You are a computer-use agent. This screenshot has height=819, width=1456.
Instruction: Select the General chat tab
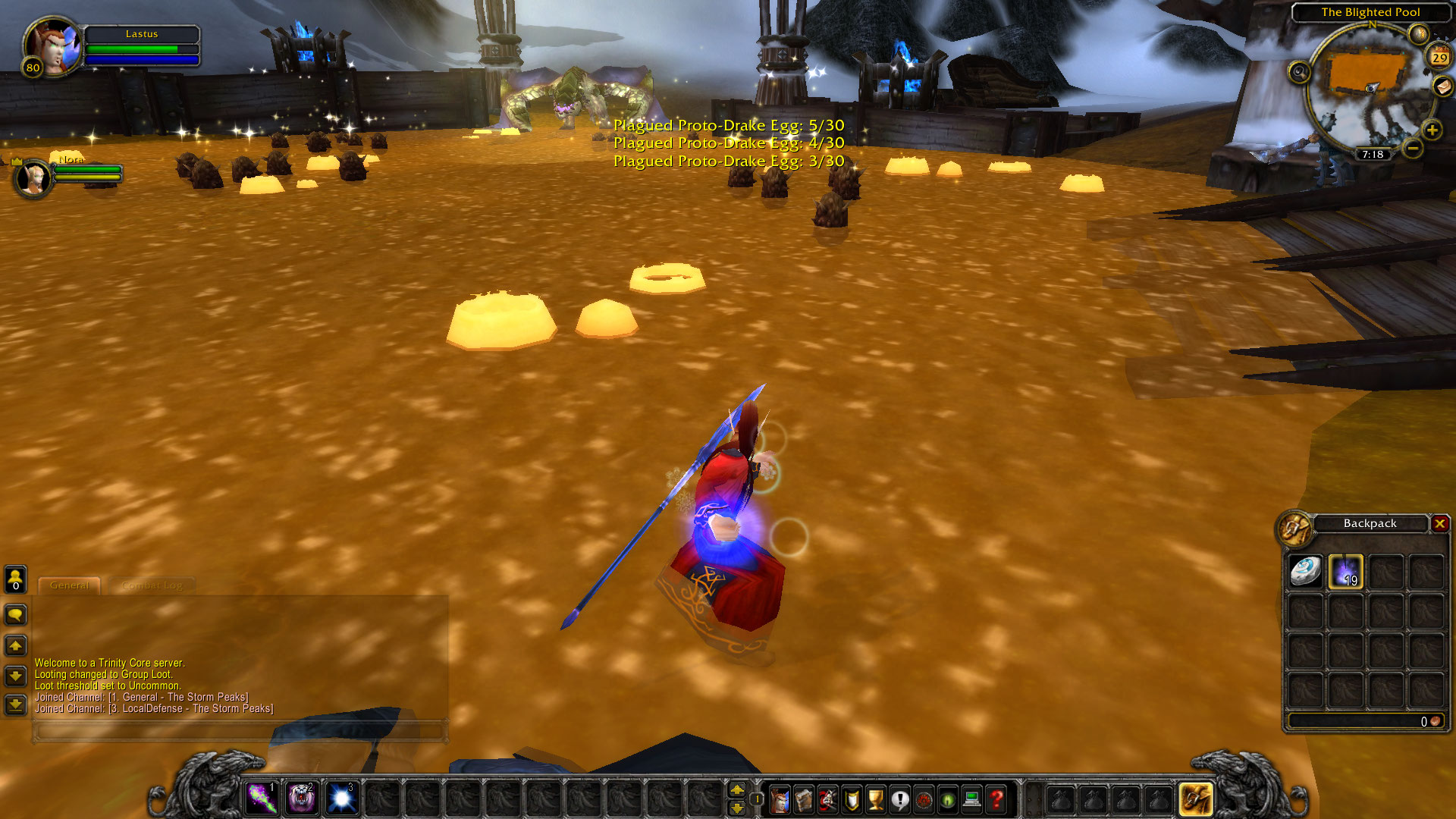pyautogui.click(x=69, y=585)
